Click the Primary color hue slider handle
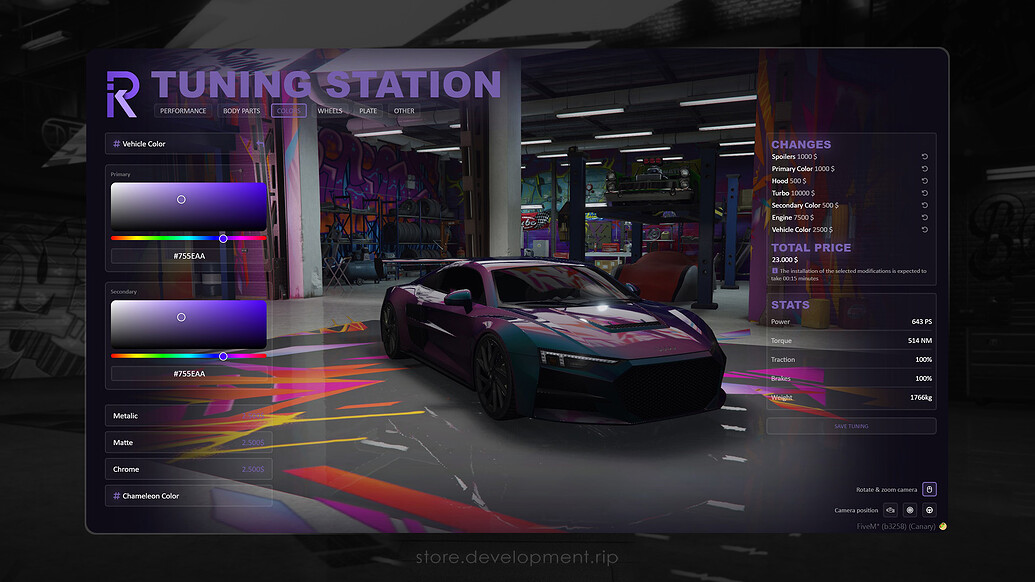Screen dimensions: 1035x582 click(223, 238)
